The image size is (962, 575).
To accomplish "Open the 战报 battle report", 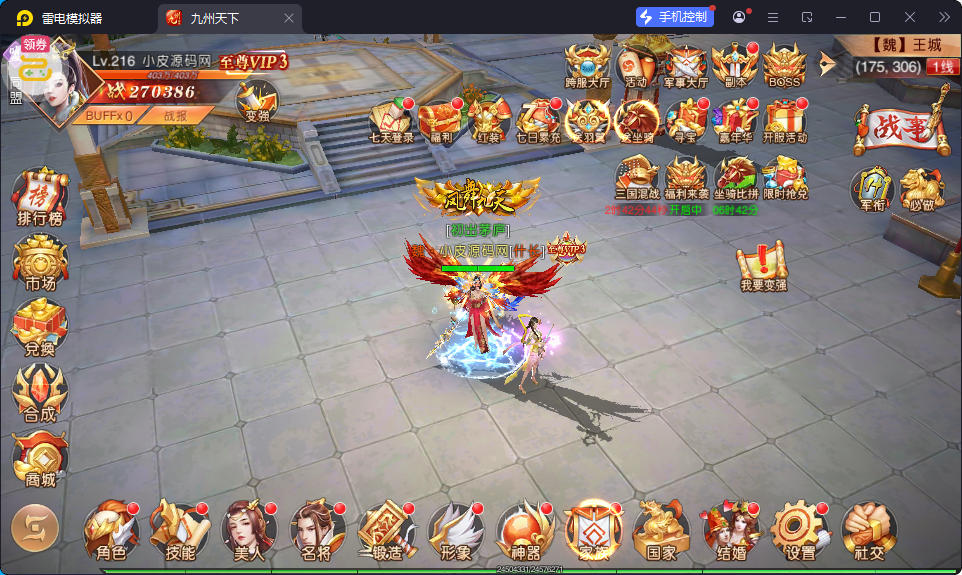I will 174,115.
